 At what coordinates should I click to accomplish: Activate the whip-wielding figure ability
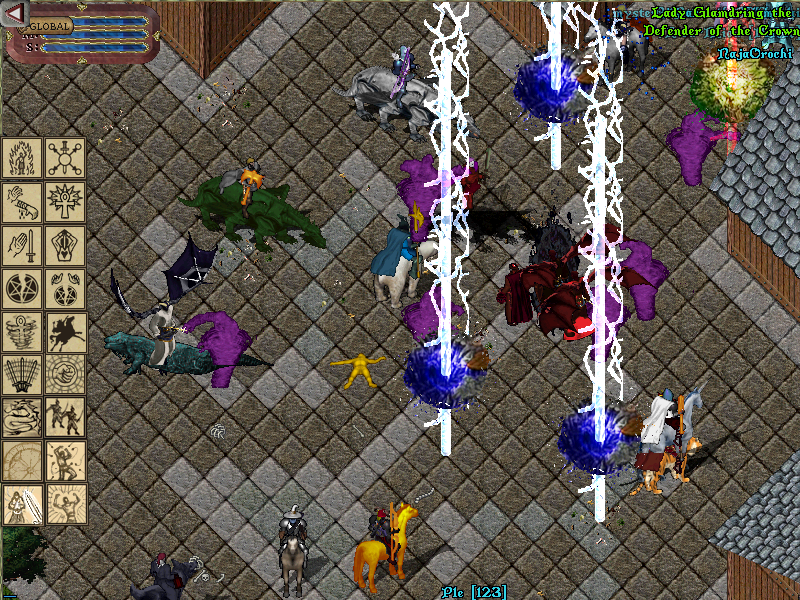click(65, 461)
